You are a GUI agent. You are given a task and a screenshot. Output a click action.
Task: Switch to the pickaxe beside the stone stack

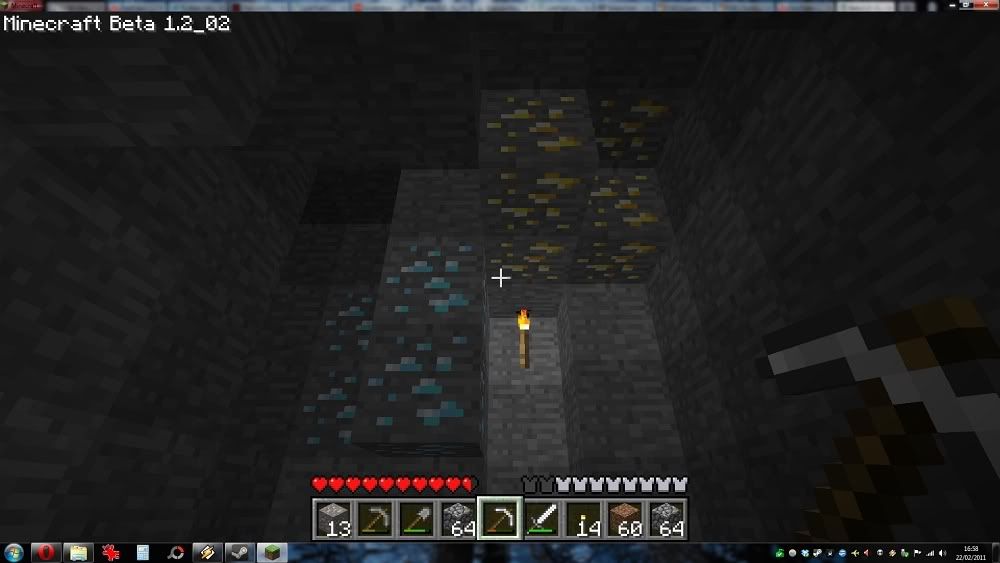375,519
